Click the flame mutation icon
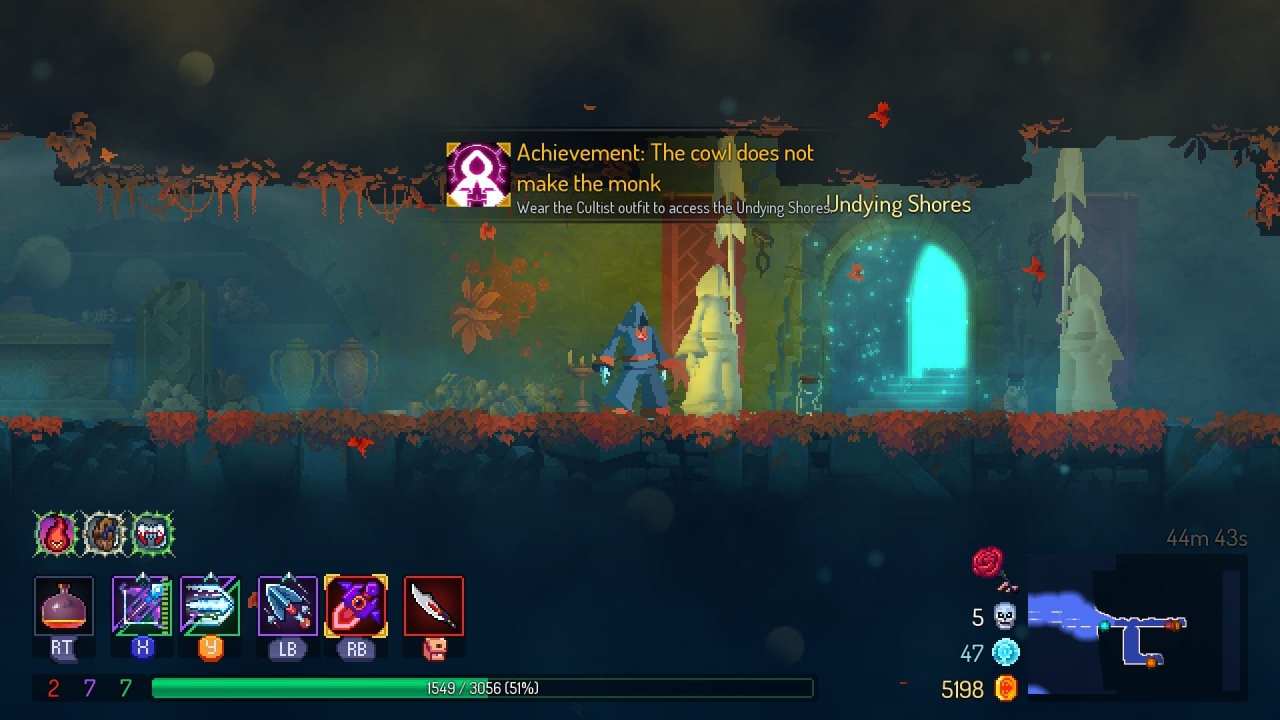 pos(56,533)
